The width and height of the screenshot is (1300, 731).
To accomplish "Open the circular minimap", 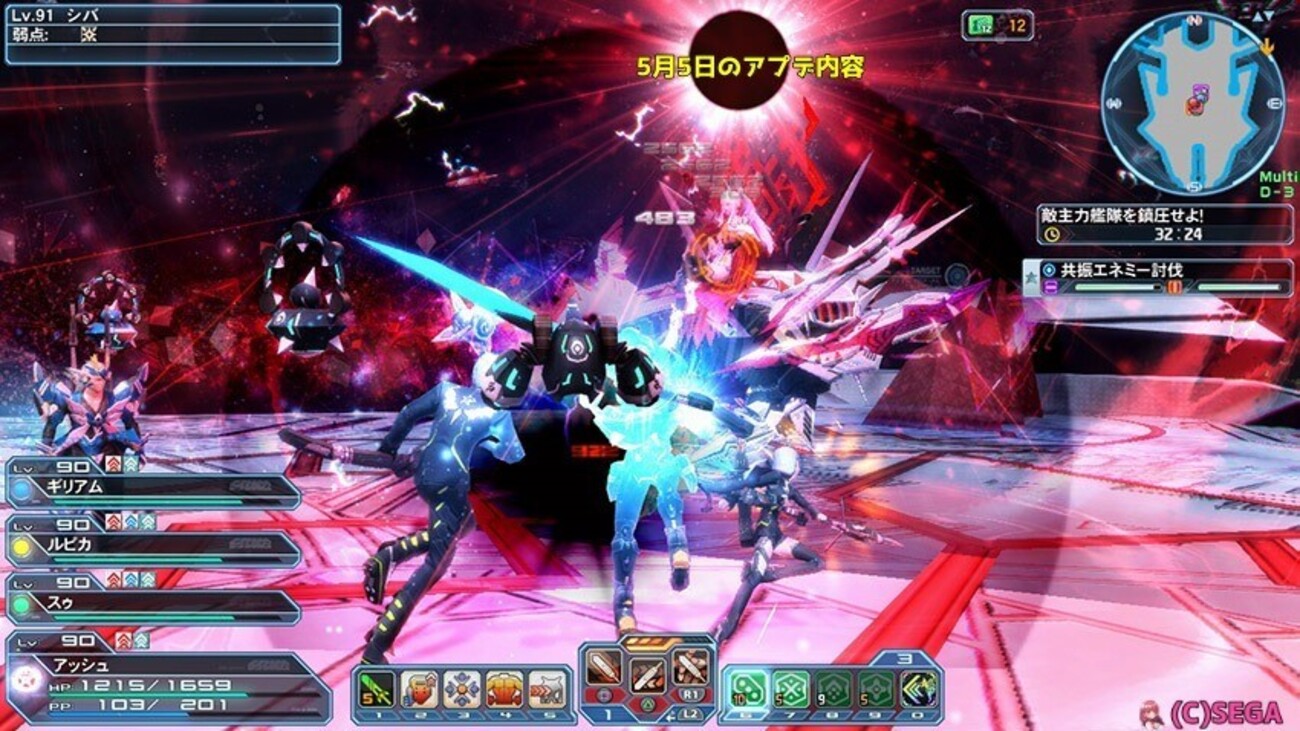I will (1192, 103).
